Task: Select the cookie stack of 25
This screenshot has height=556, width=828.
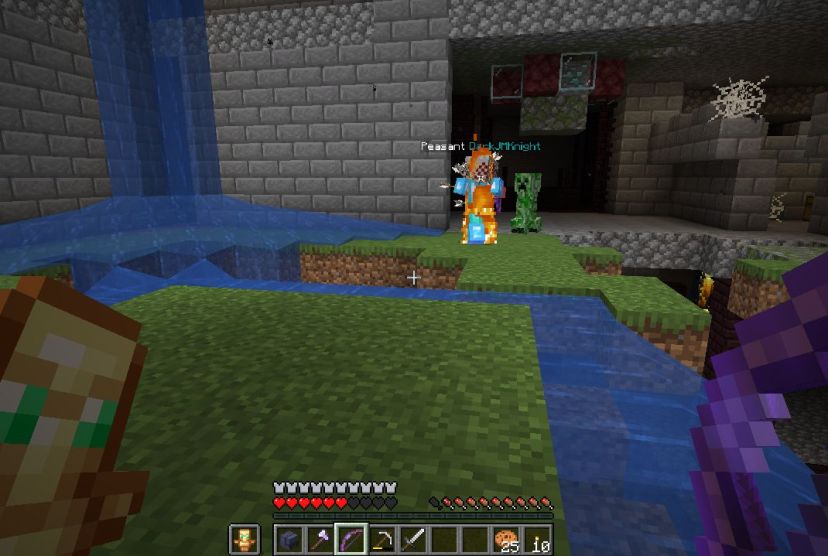Action: (507, 539)
